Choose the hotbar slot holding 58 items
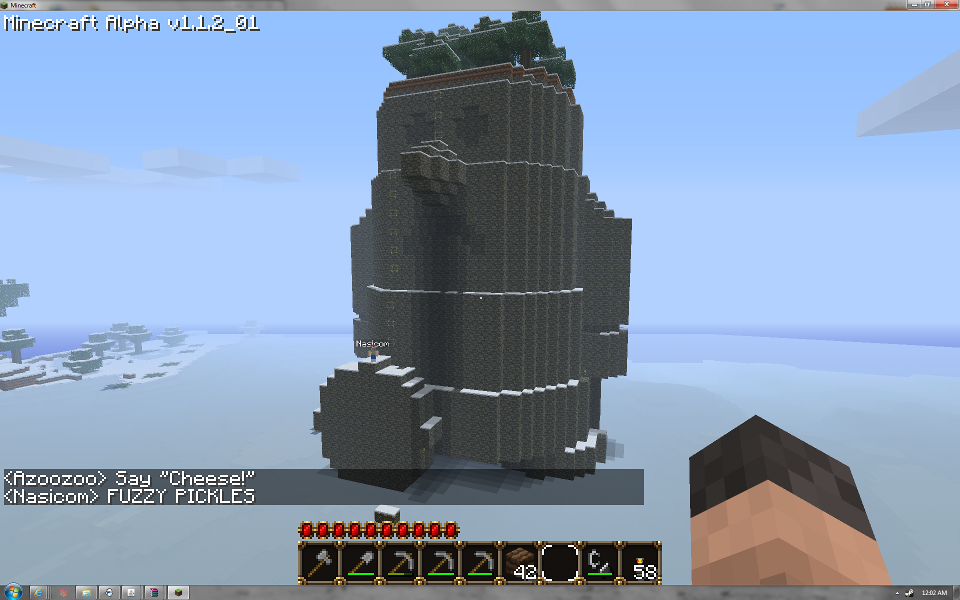 [x=640, y=563]
